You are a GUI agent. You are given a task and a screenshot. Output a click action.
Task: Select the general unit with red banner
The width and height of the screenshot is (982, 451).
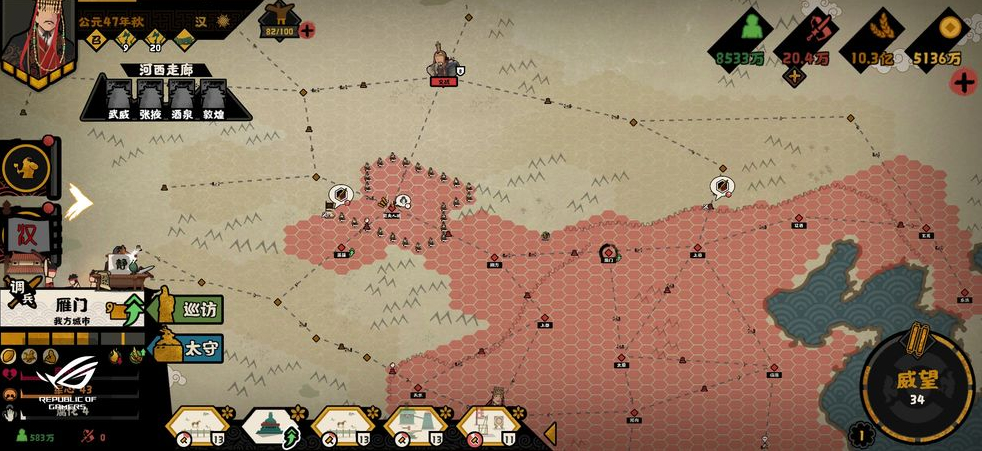pyautogui.click(x=443, y=64)
